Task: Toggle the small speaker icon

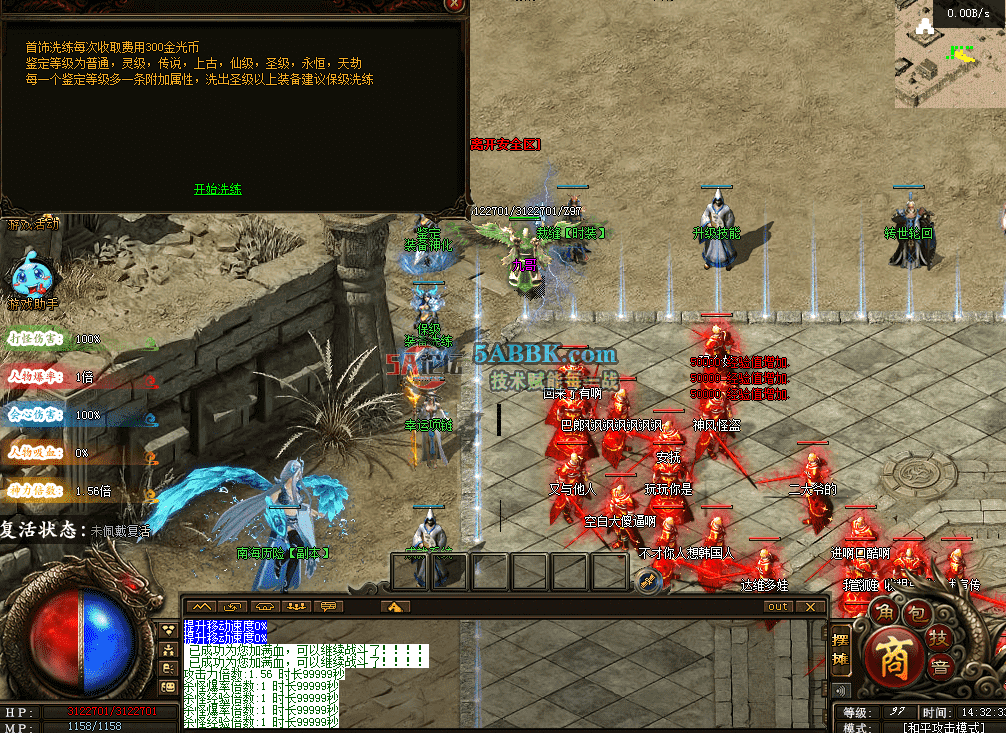Action: pos(840,690)
